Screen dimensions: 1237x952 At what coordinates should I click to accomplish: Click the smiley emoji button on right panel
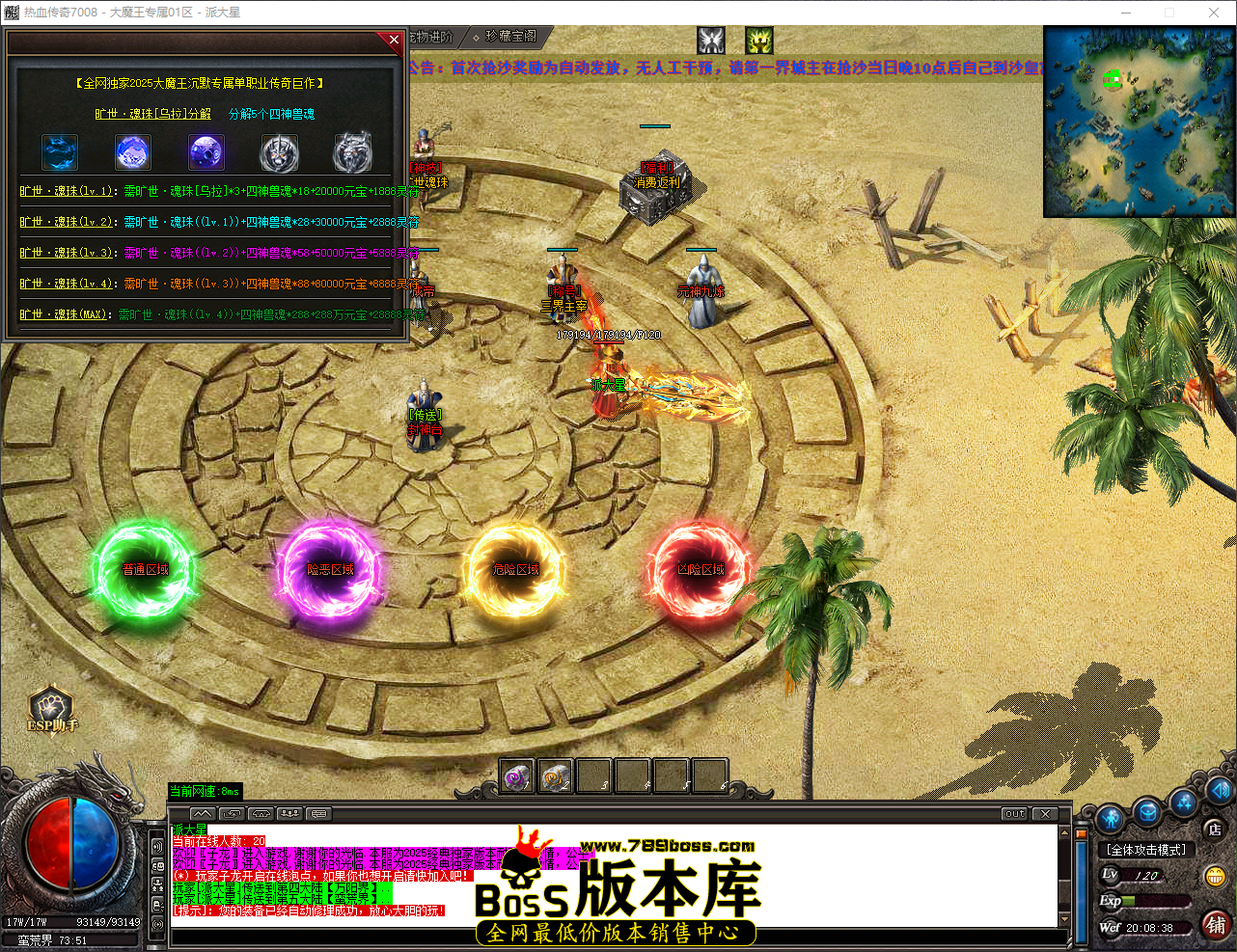[1215, 876]
